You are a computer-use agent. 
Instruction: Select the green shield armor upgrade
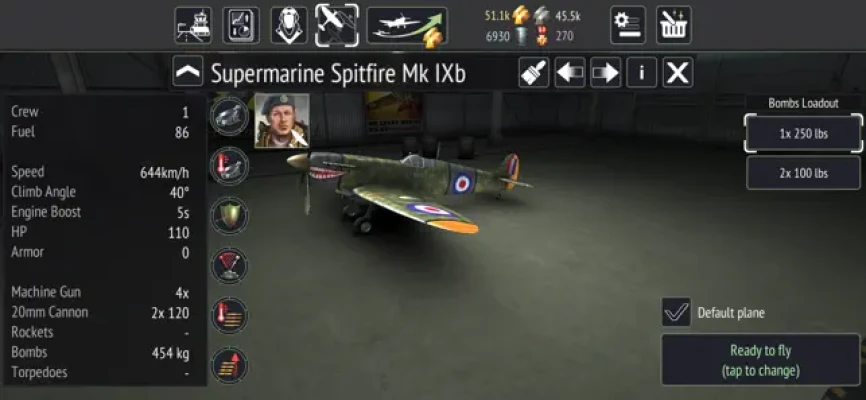pyautogui.click(x=231, y=214)
